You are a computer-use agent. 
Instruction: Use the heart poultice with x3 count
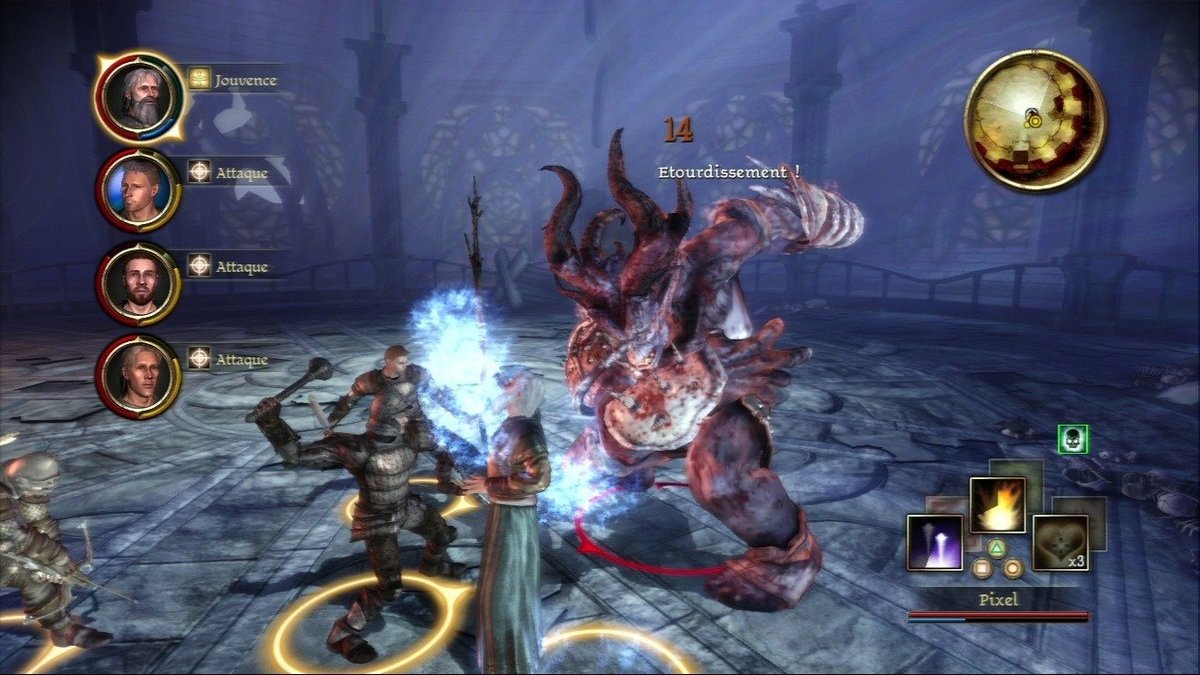1059,542
